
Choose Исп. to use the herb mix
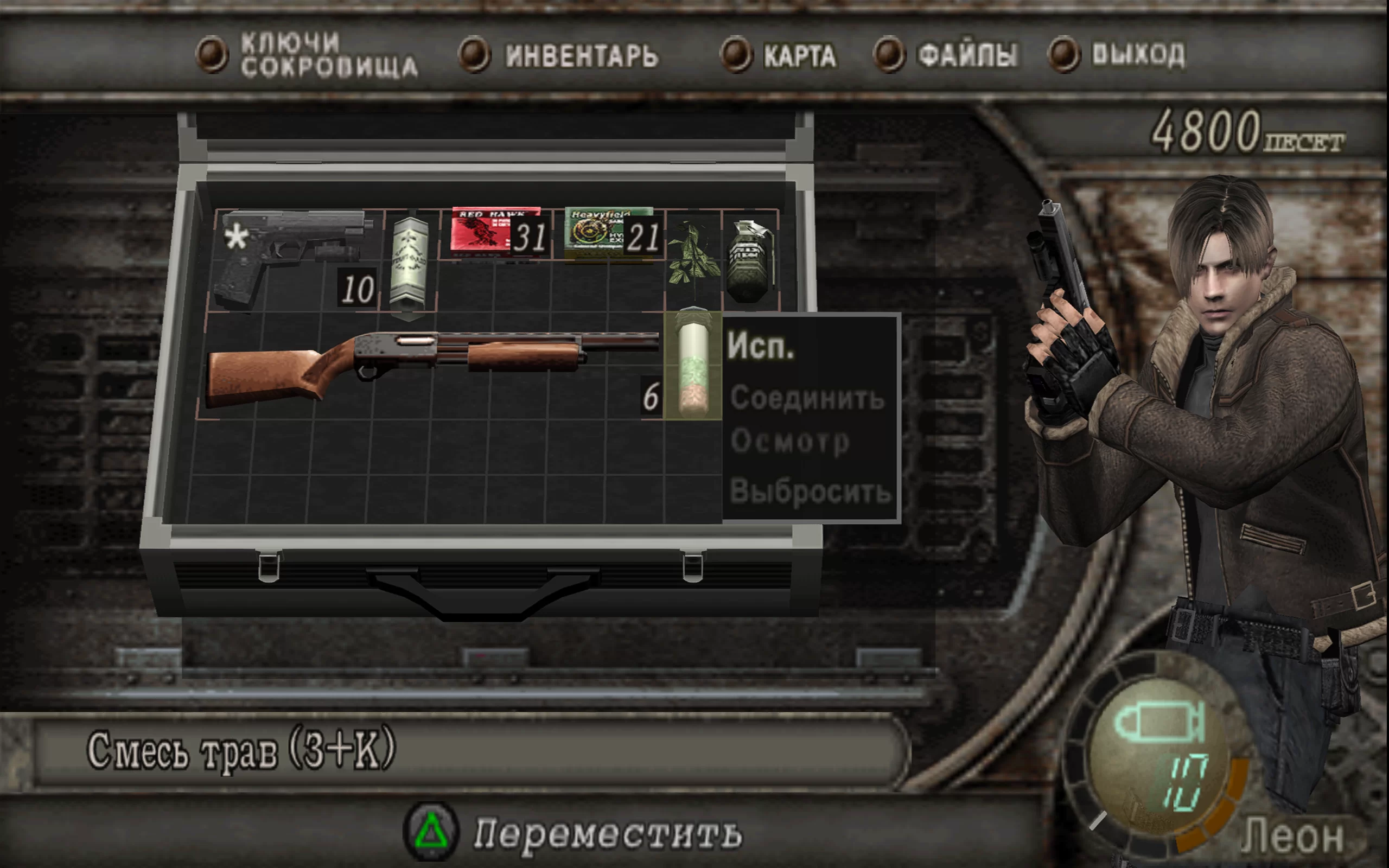click(760, 346)
